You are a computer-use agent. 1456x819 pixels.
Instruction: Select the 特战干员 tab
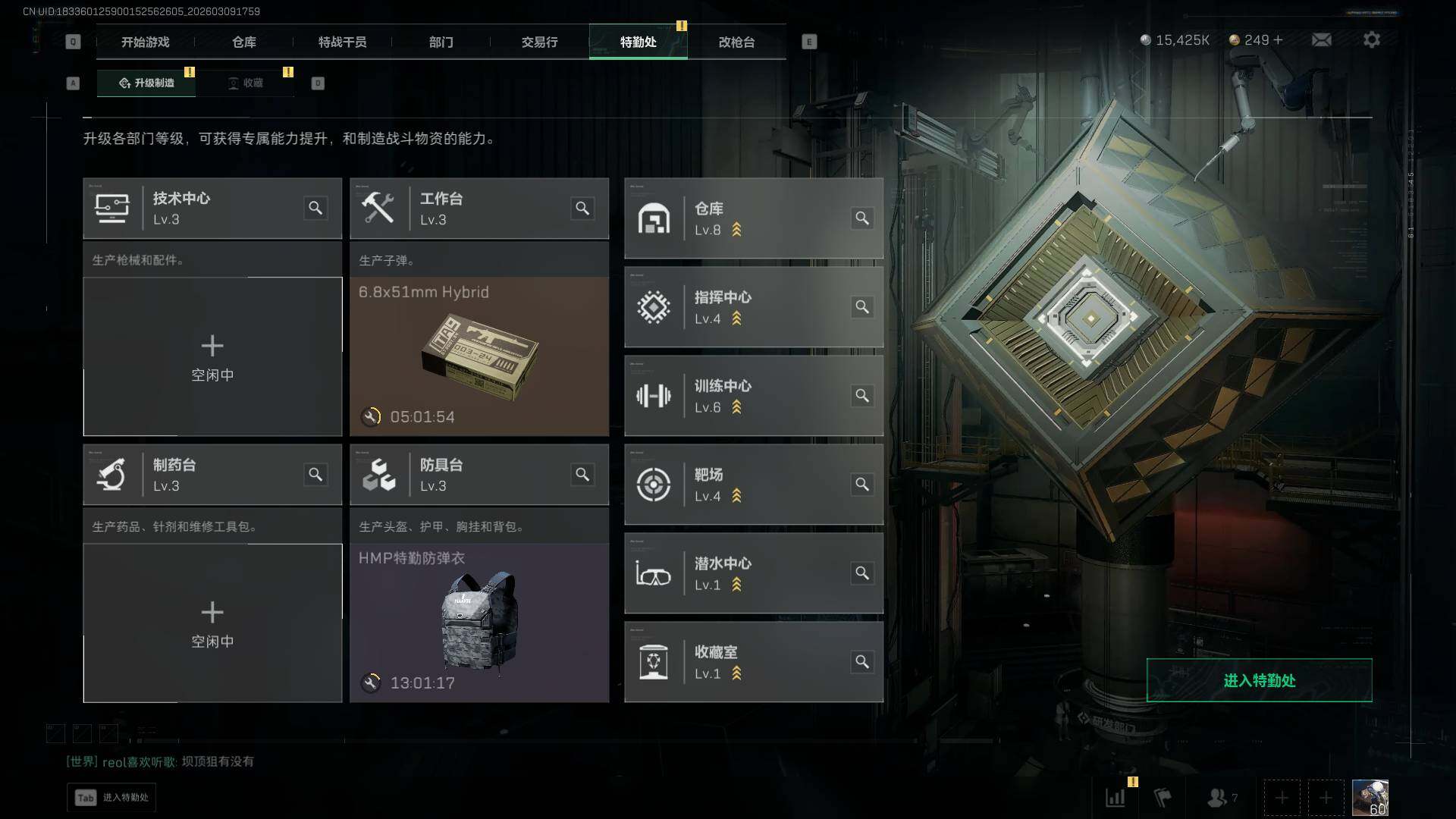click(x=342, y=42)
